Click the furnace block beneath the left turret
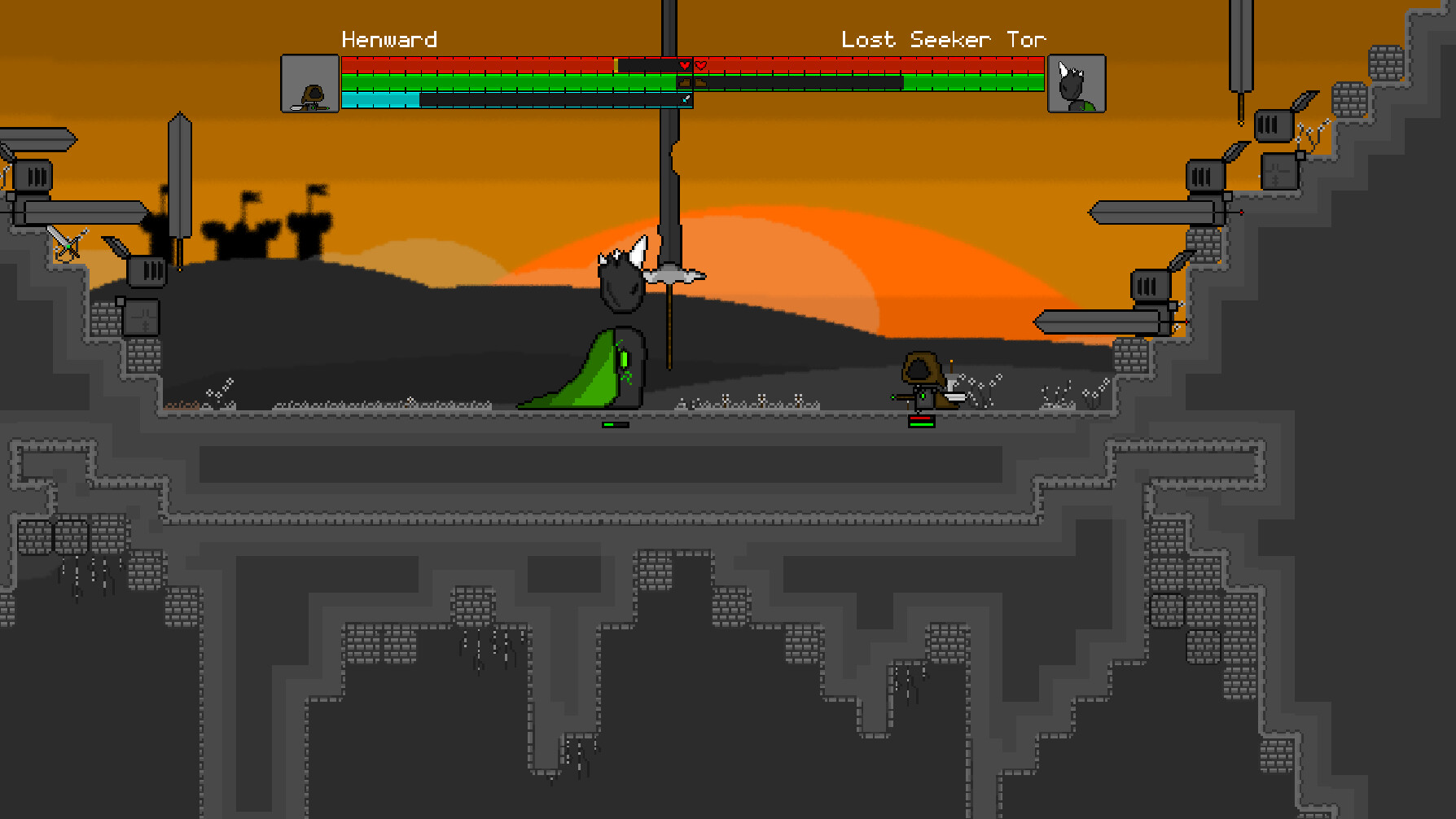 [142, 316]
